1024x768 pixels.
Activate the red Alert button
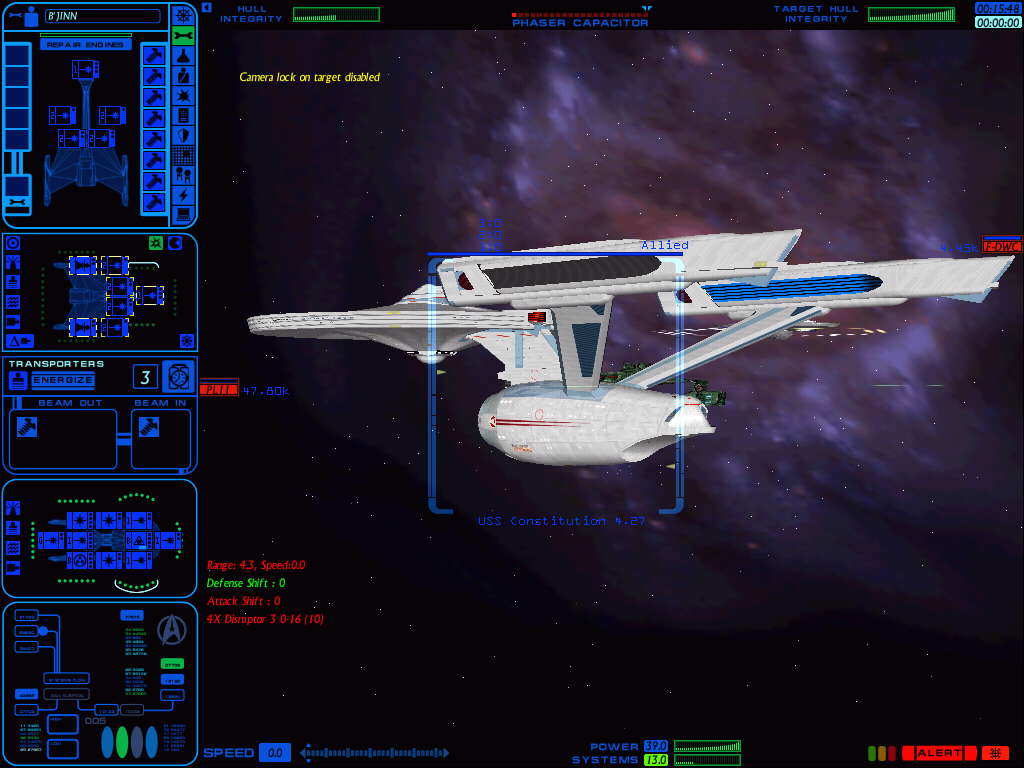pos(939,753)
